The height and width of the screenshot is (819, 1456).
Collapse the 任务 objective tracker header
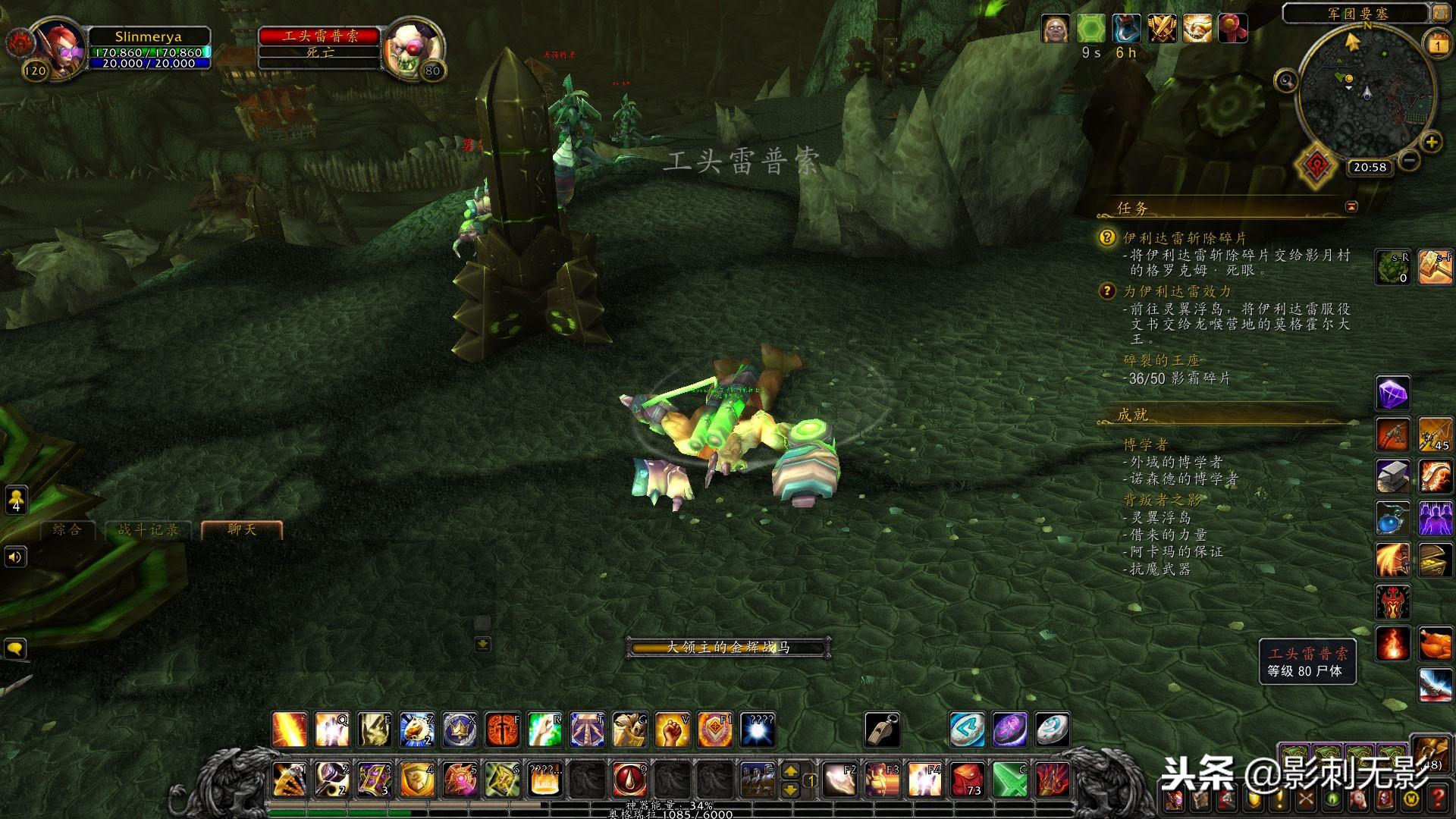[x=1351, y=206]
